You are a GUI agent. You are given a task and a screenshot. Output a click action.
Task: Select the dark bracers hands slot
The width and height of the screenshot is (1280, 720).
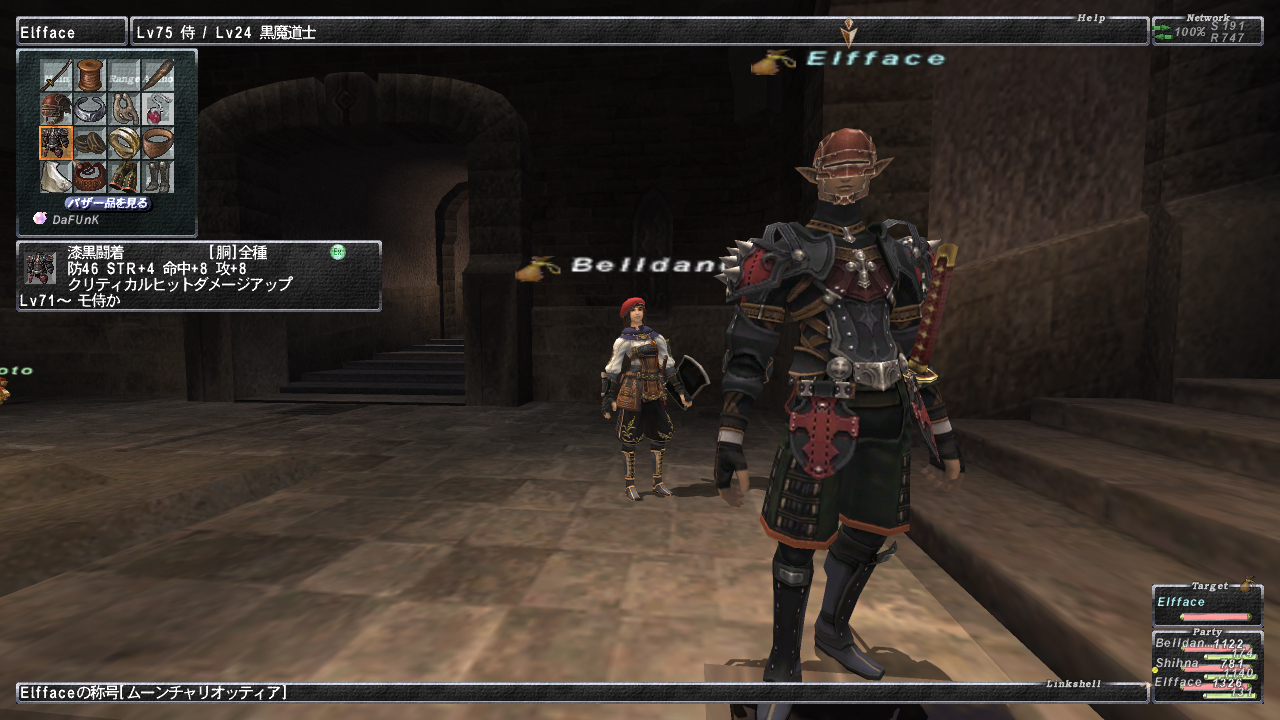click(x=90, y=143)
